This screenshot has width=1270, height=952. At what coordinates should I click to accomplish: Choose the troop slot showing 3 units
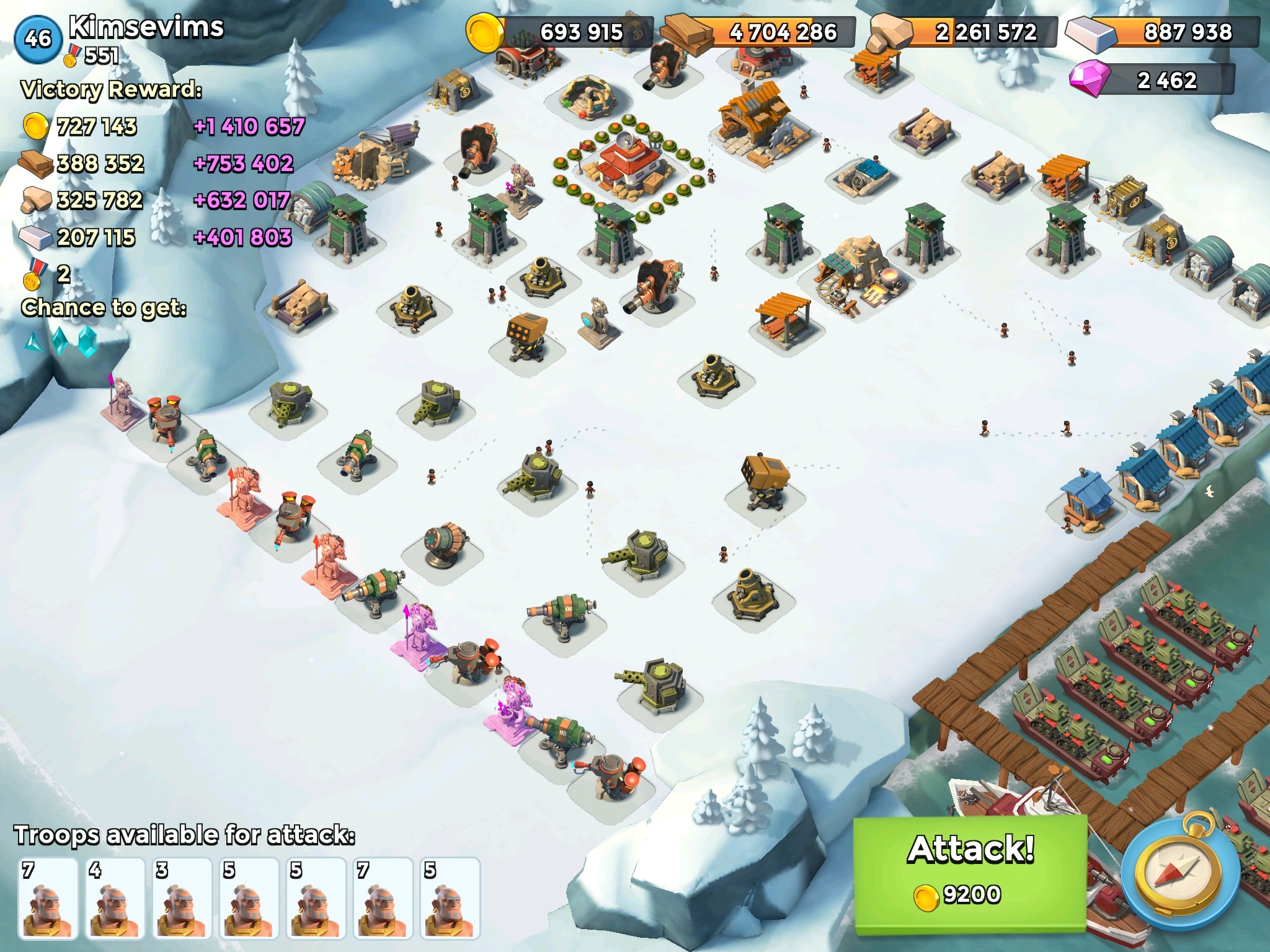coord(182,897)
